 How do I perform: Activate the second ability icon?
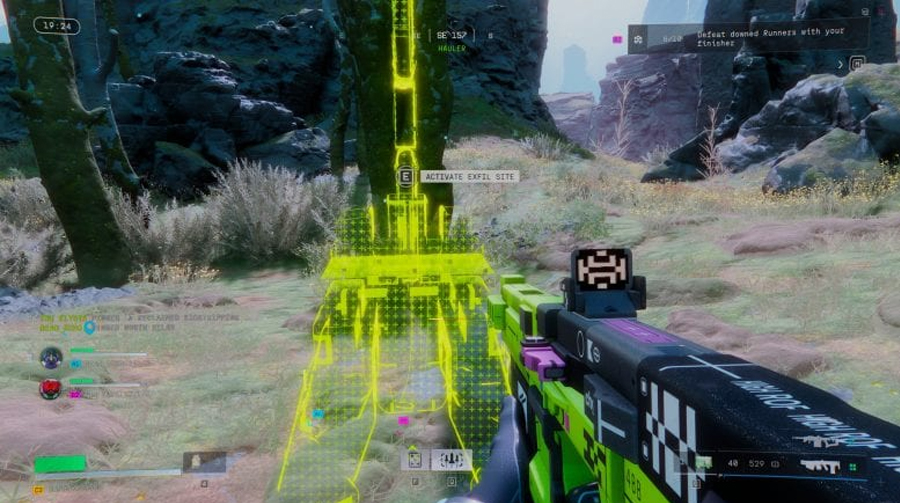coord(450,459)
